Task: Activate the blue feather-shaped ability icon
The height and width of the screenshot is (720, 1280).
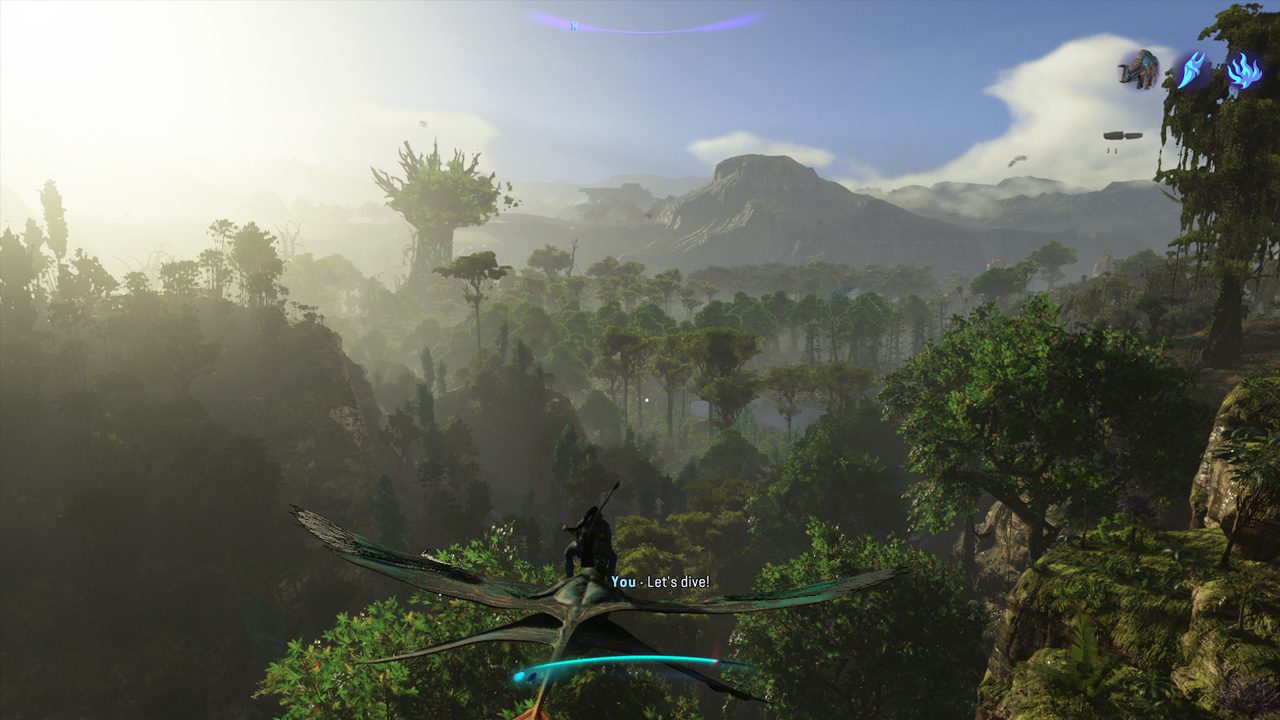Action: coord(1192,70)
